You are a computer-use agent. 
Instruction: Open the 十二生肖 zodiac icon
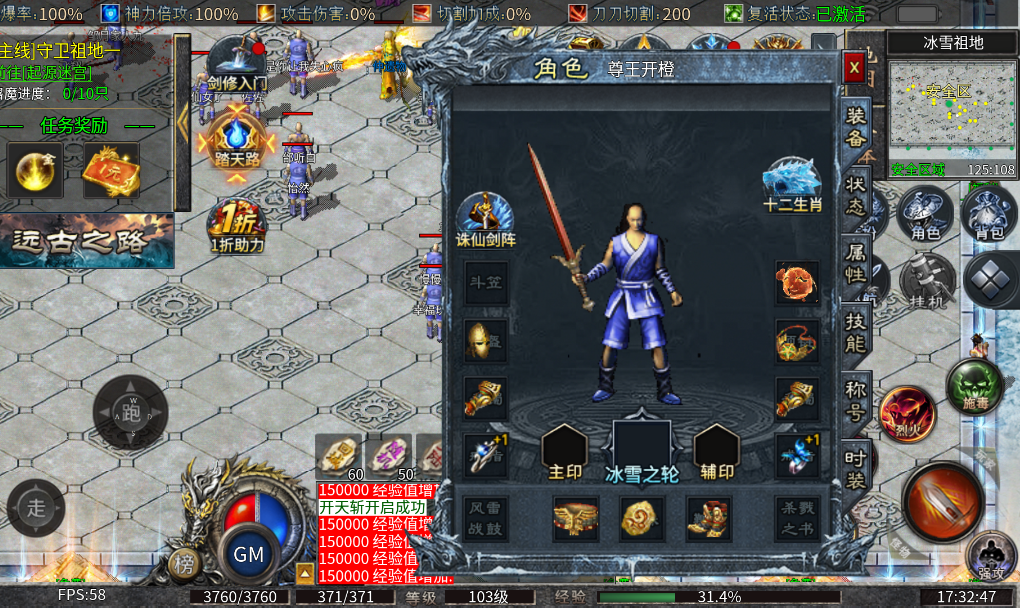pyautogui.click(x=792, y=183)
